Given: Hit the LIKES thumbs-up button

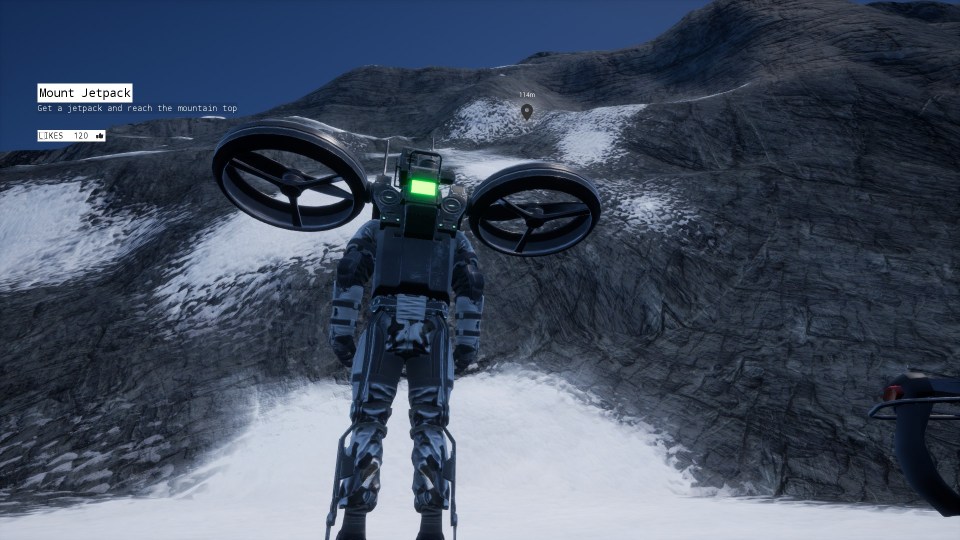Looking at the screenshot, I should coord(99,135).
